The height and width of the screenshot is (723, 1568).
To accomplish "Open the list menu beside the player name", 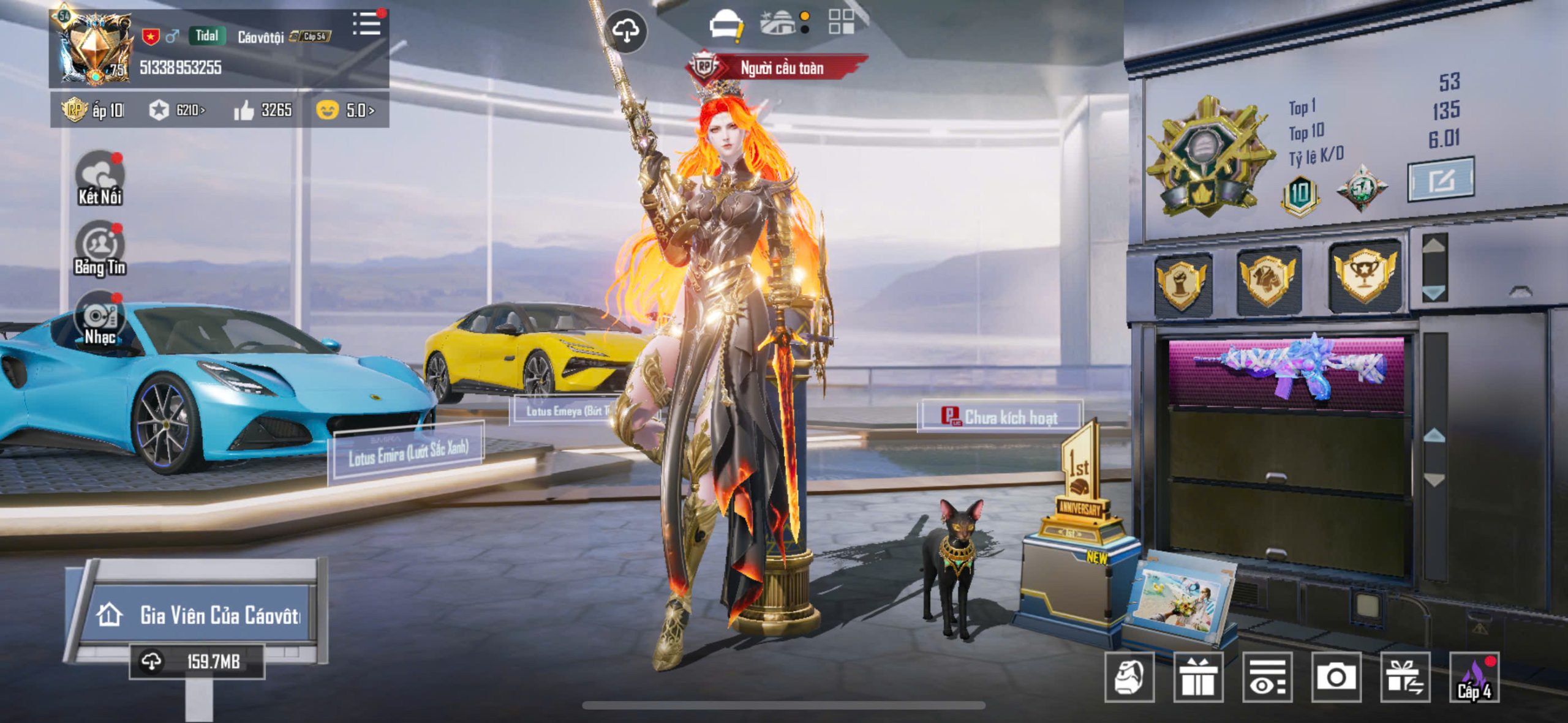I will 367,24.
